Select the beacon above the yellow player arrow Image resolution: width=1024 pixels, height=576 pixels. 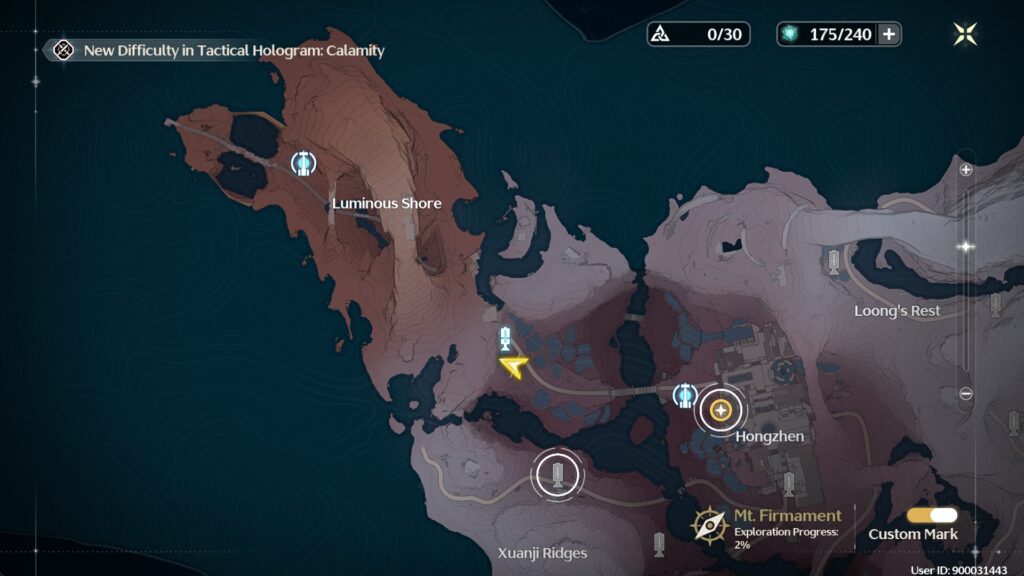point(505,337)
